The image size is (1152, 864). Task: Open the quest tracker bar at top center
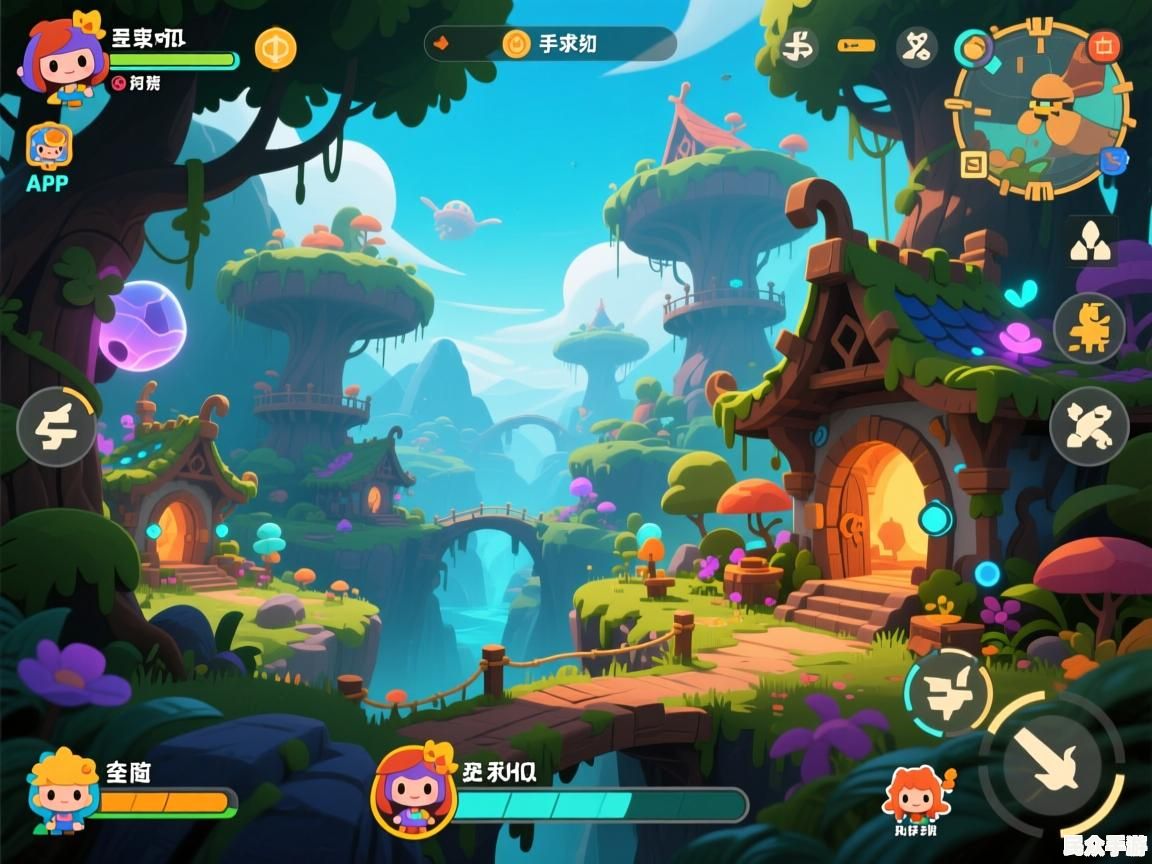point(551,44)
